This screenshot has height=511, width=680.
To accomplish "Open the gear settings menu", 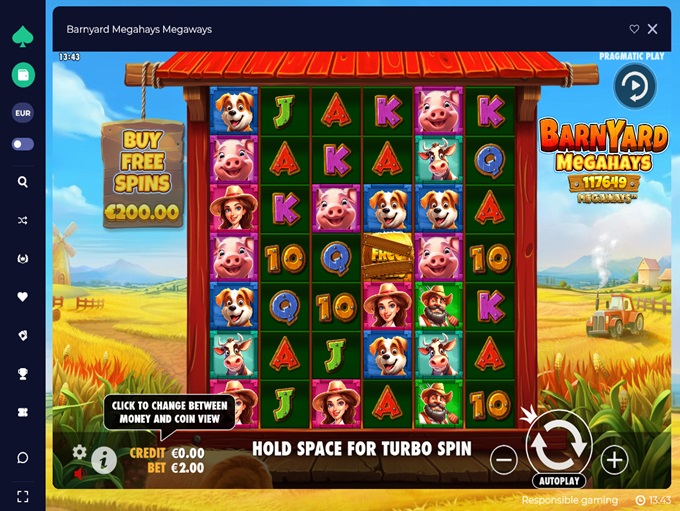I will [x=80, y=452].
